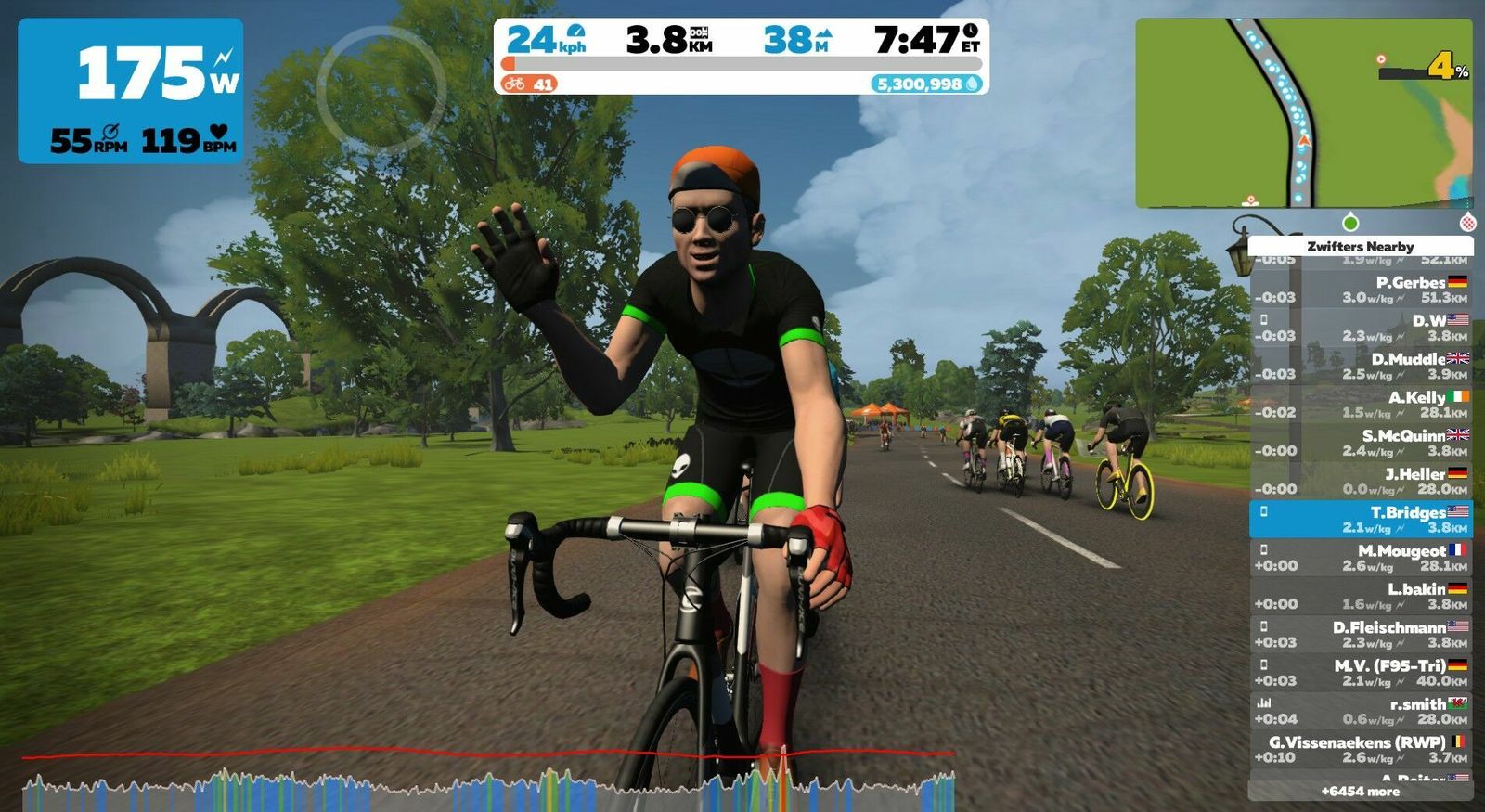Screen dimensions: 1485x812
Task: Click D.Fleischmann's row
Action: [x=1361, y=635]
